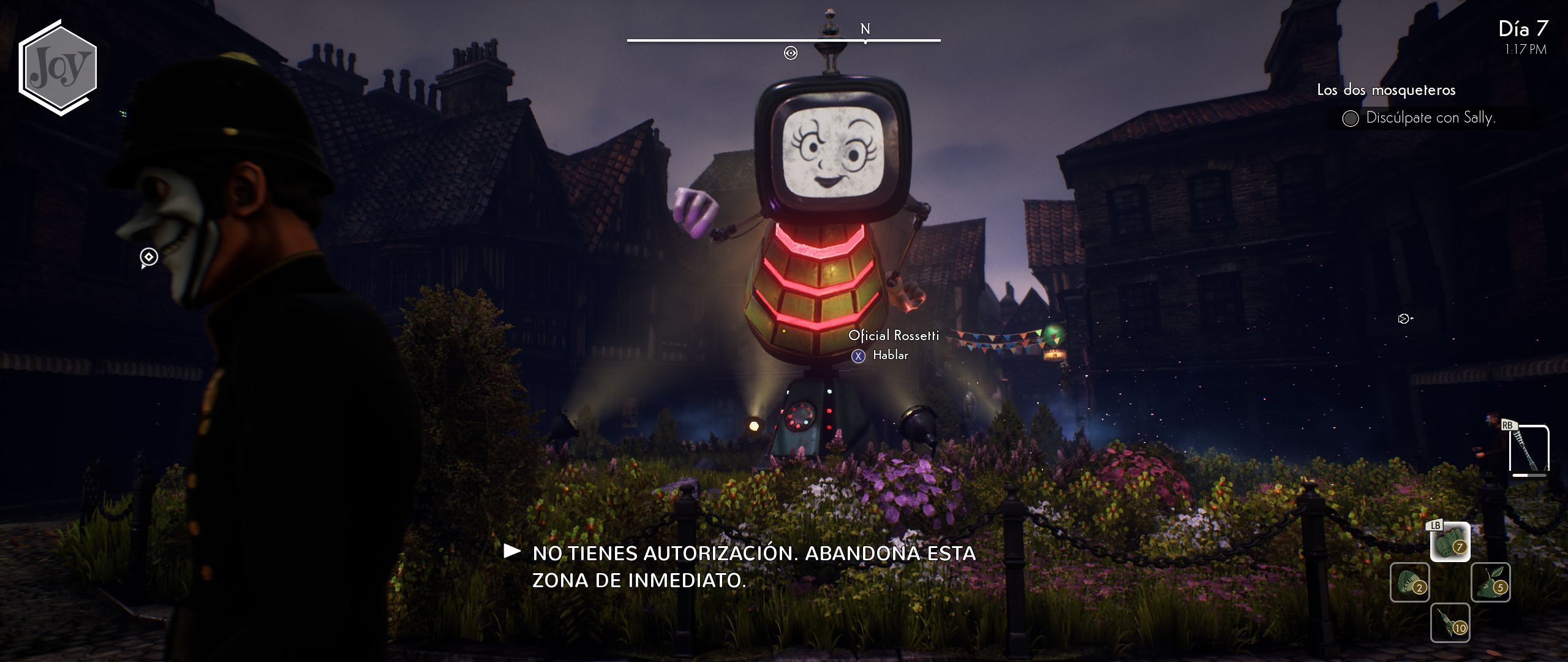The height and width of the screenshot is (662, 1568).
Task: Advance the 'NO TIENES AUTORIZACIÓN' dialogue arrow
Action: 512,551
